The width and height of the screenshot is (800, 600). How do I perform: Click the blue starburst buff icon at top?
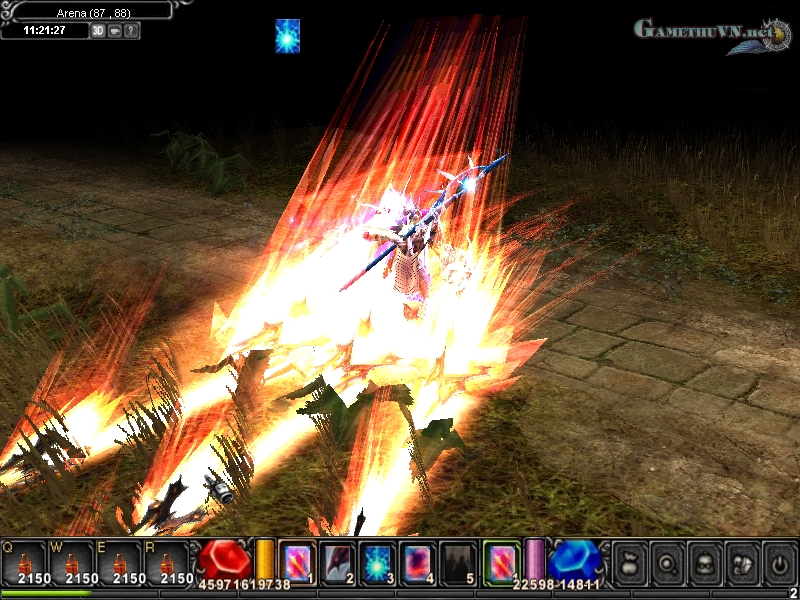(x=288, y=36)
